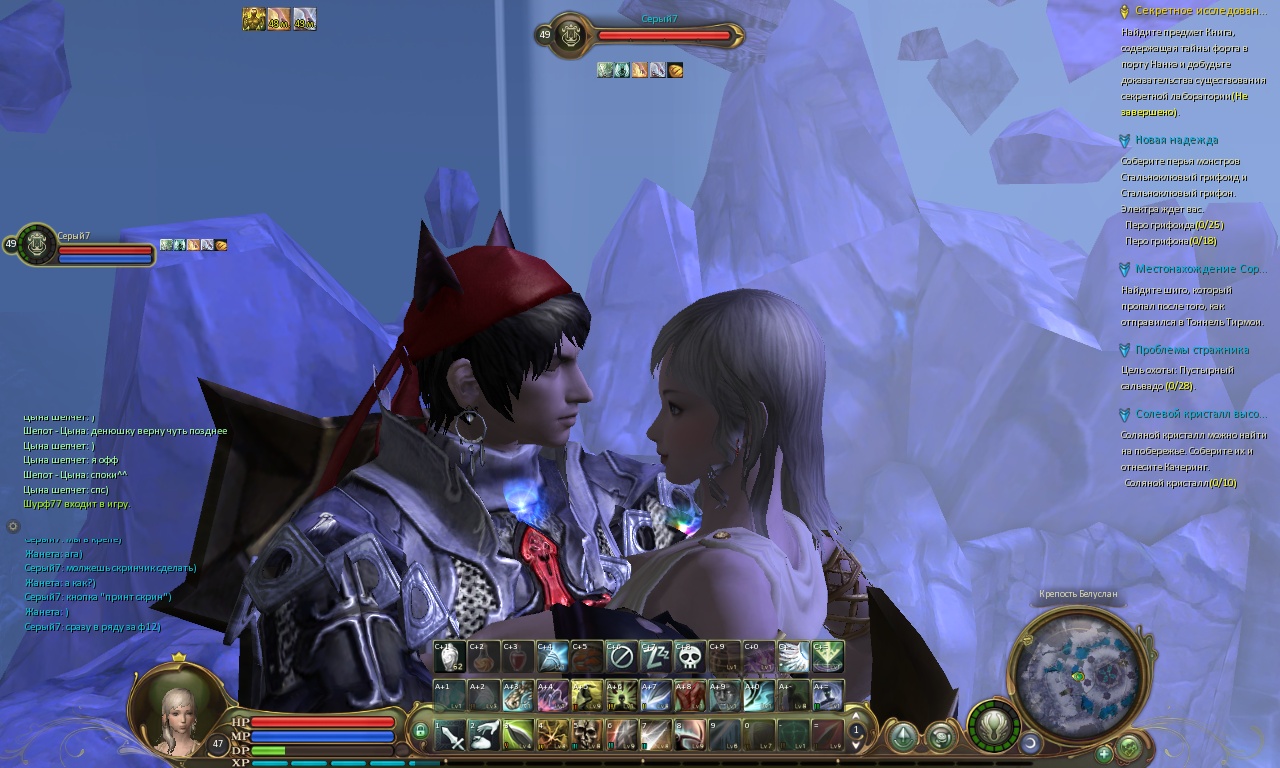Cast the yellow lightning skill
The height and width of the screenshot is (768, 1280).
[x=553, y=735]
